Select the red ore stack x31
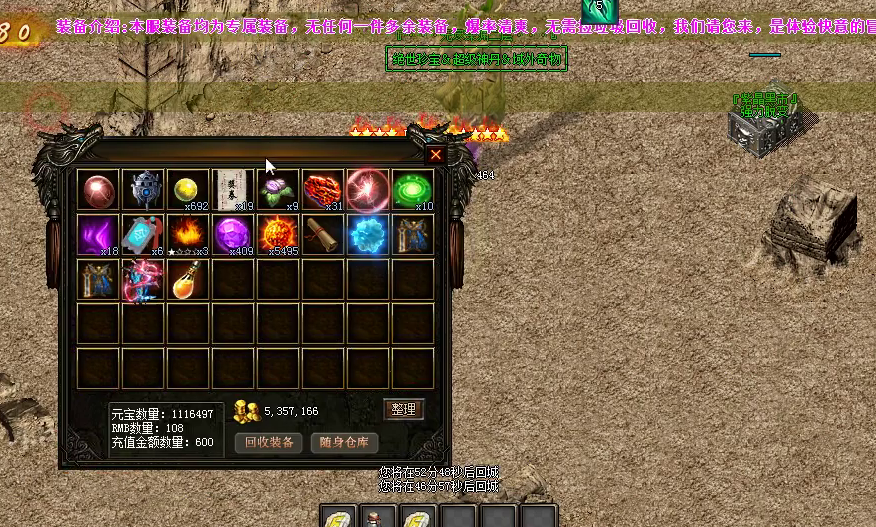Screen dimensions: 876x527 point(323,189)
